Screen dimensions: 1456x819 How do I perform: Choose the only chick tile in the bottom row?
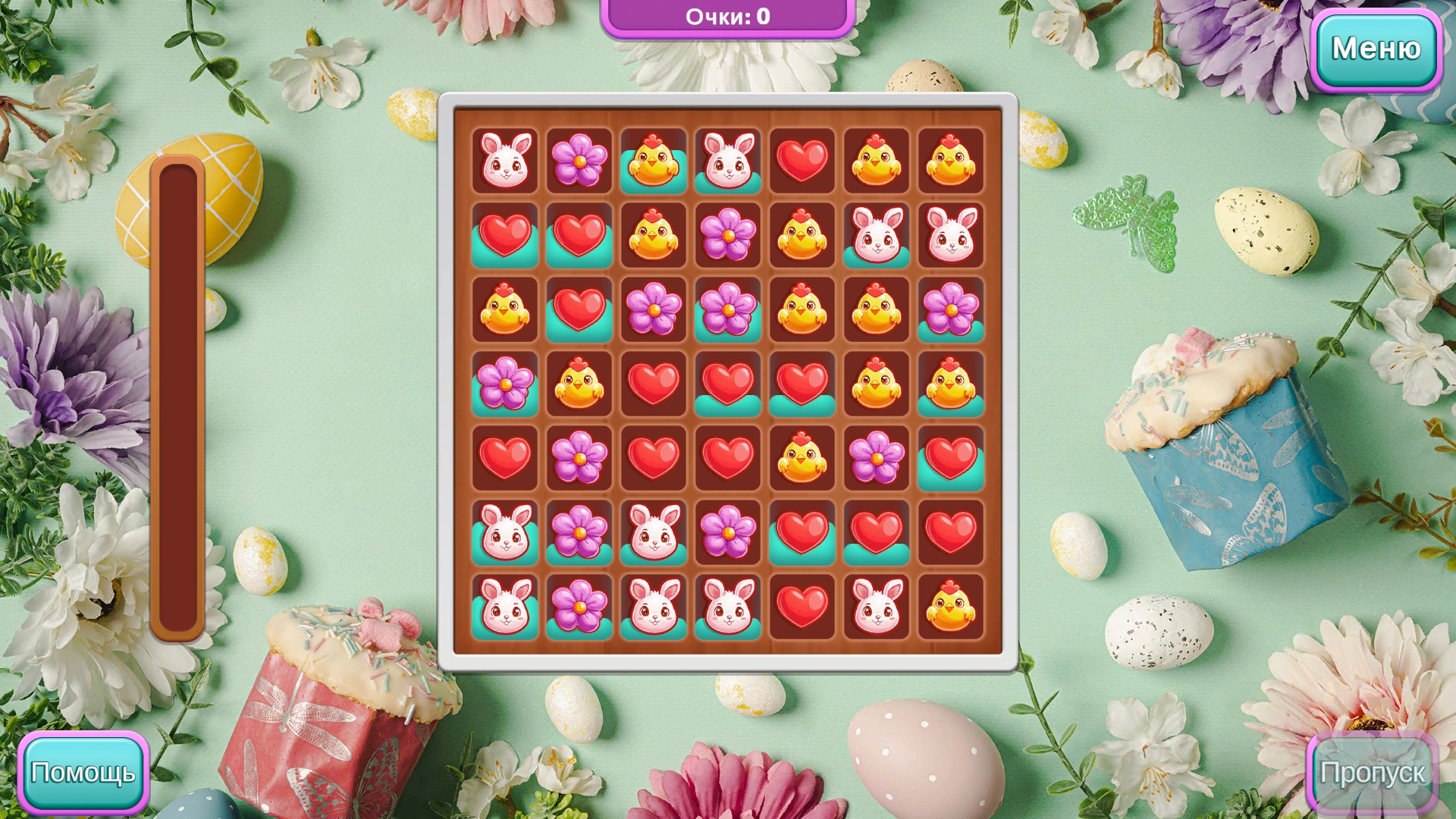click(x=951, y=607)
